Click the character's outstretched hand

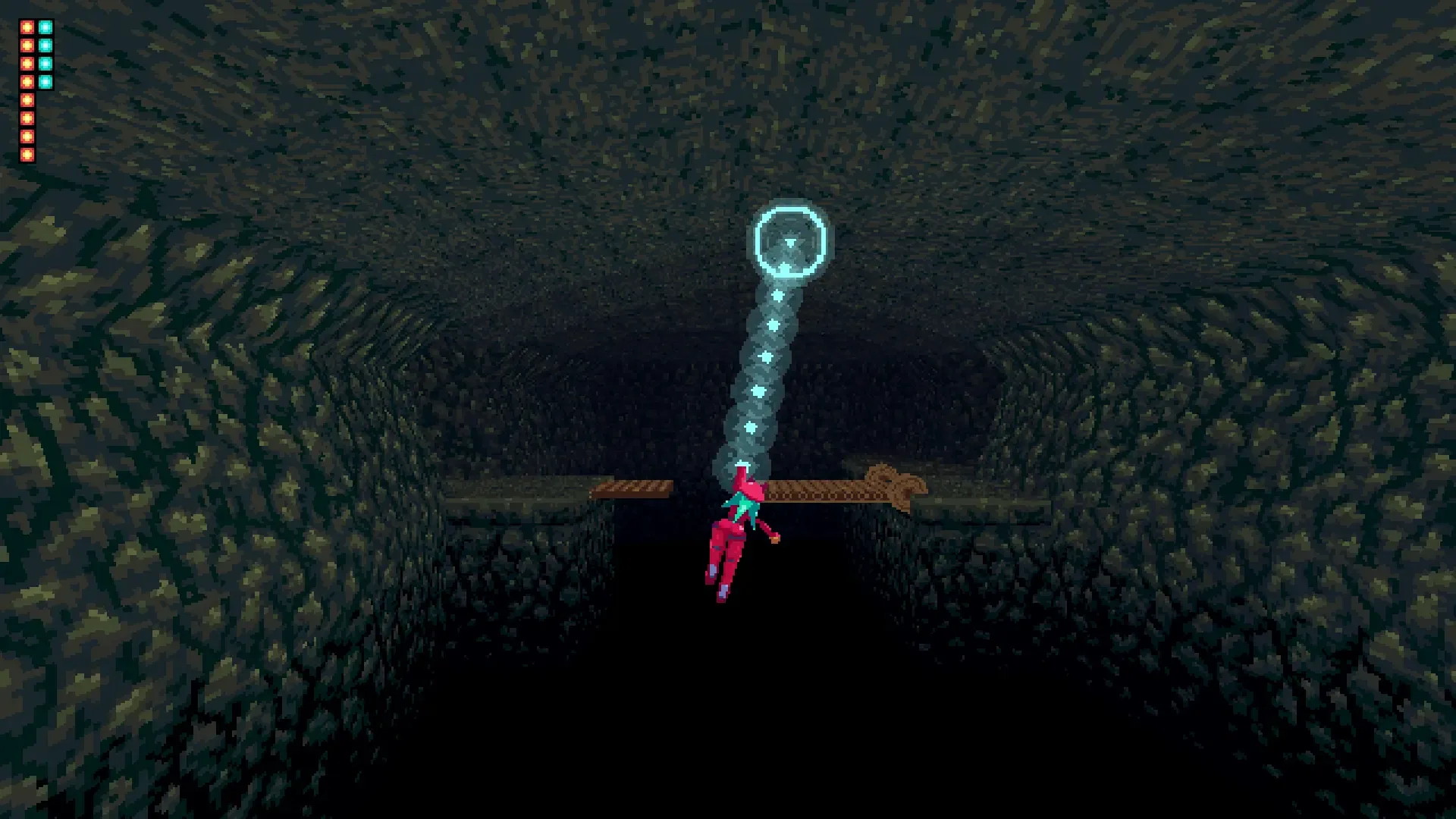pyautogui.click(x=773, y=538)
